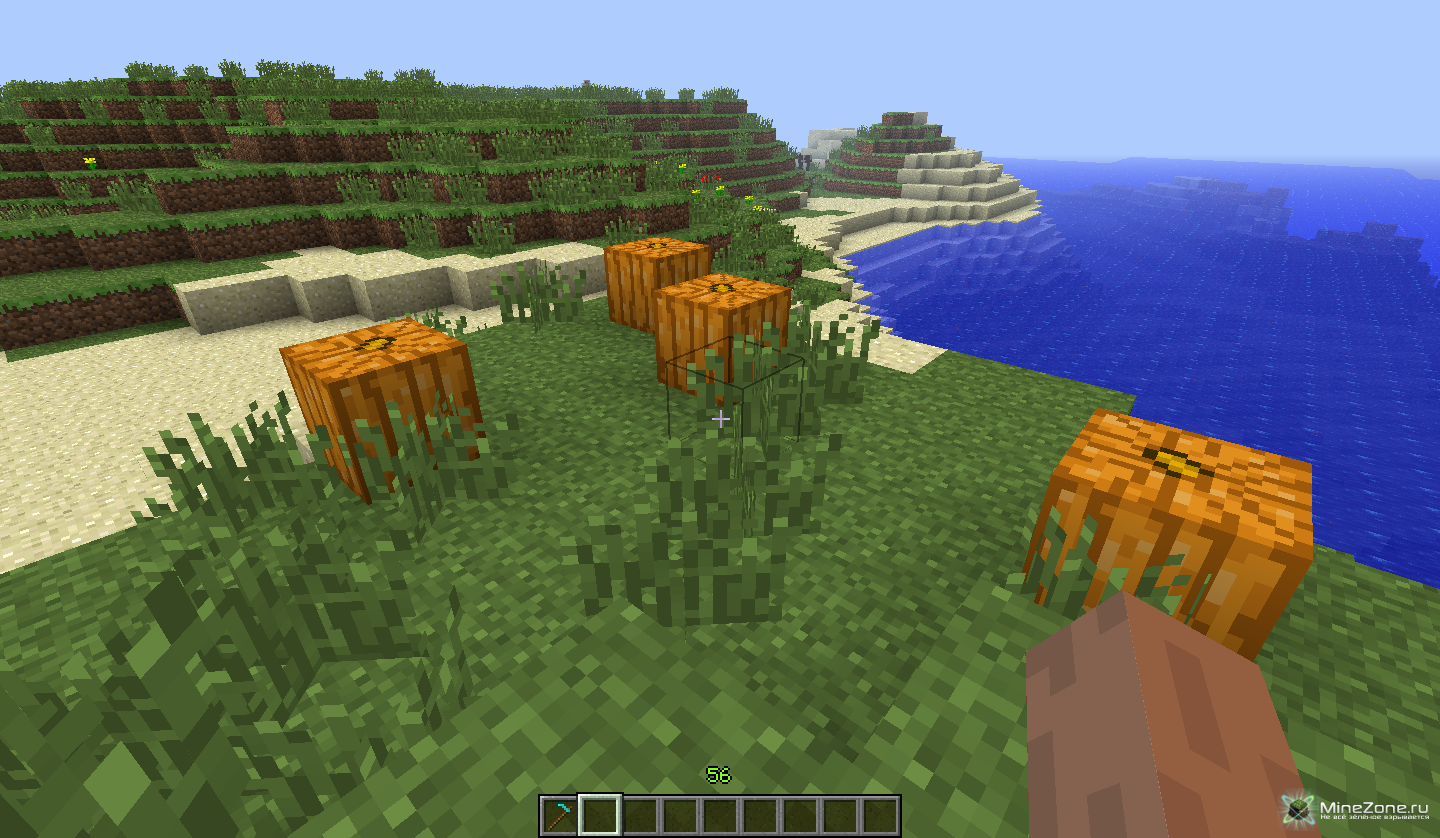Viewport: 1440px width, 838px height.
Task: Click the highlighted empty hotbar slot
Action: (600, 816)
